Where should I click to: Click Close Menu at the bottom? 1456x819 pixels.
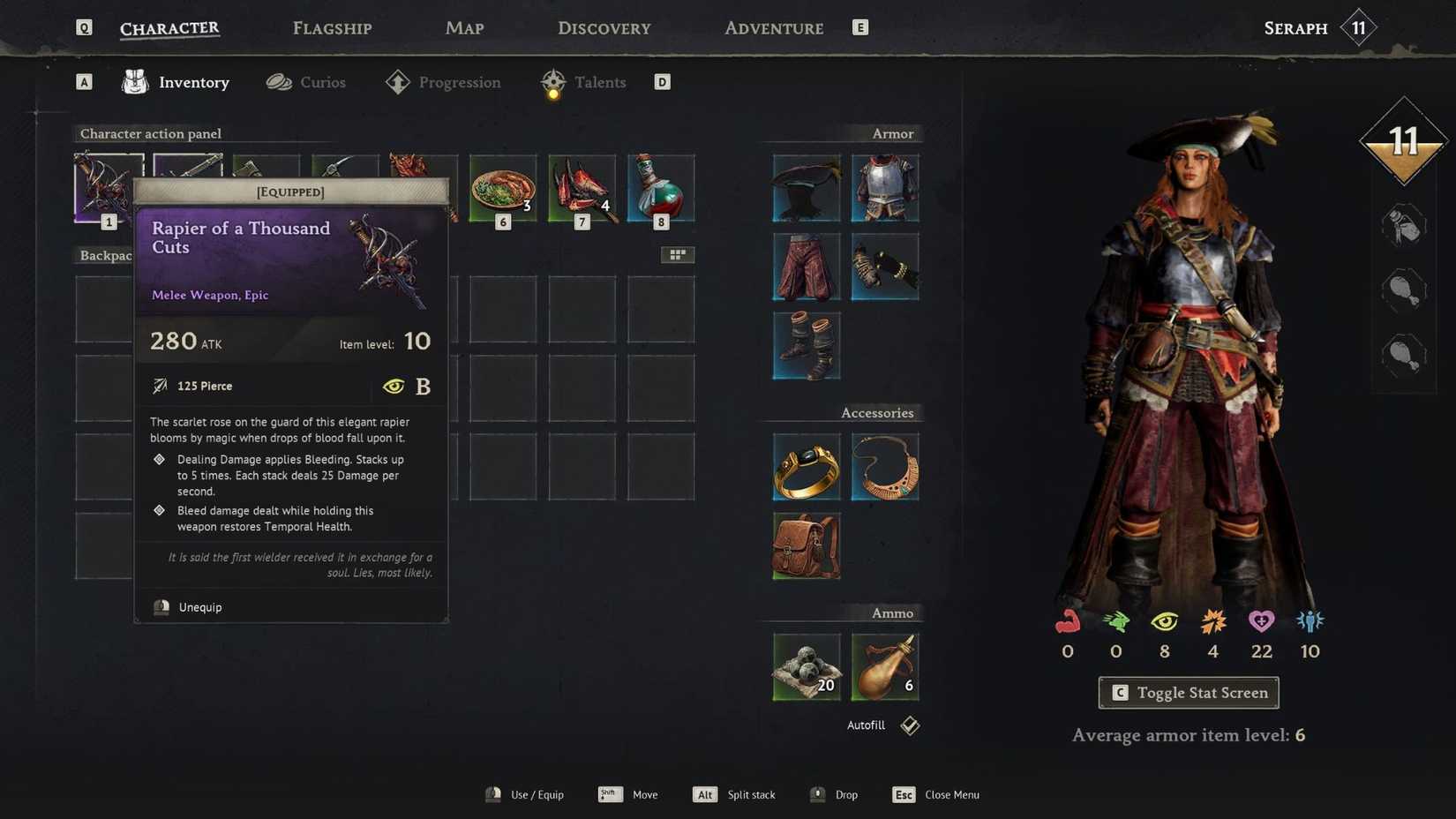coord(951,794)
